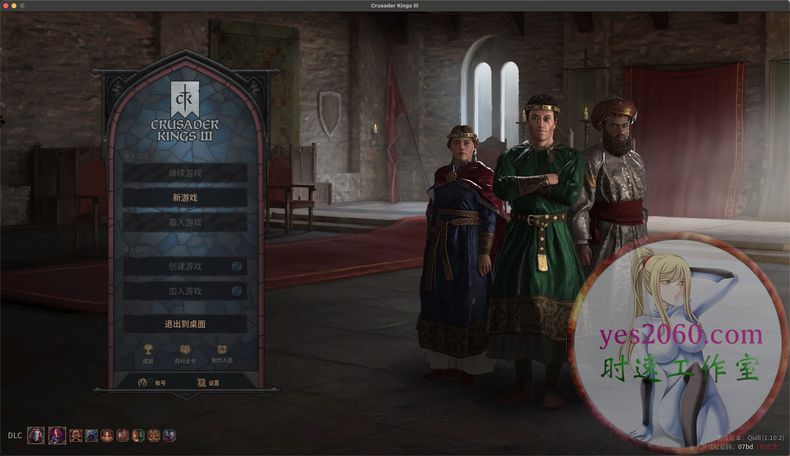
Task: Create a multiplayer game (创建游戏)
Action: point(184,266)
